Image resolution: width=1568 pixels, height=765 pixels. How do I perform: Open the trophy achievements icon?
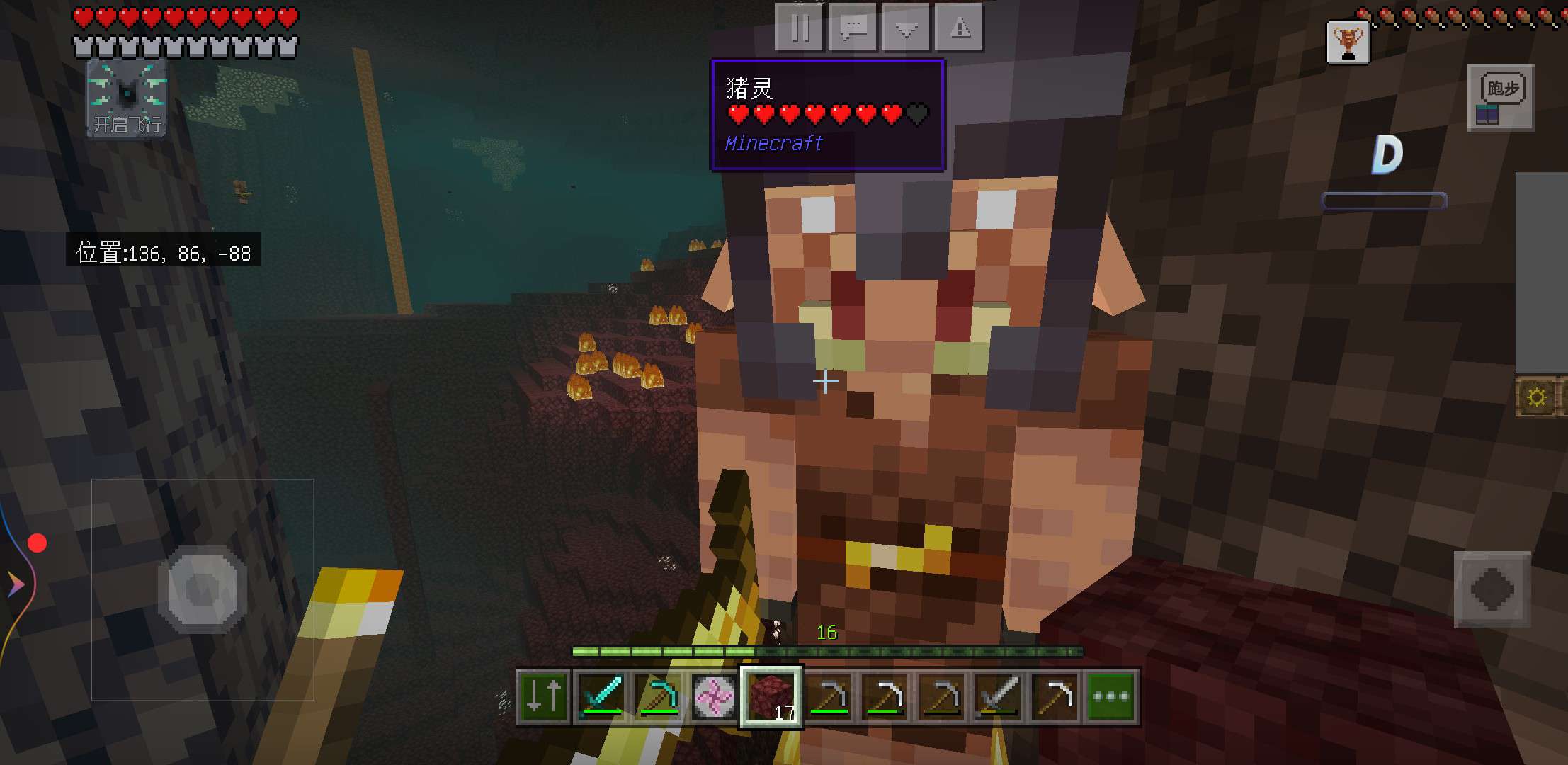click(1347, 42)
